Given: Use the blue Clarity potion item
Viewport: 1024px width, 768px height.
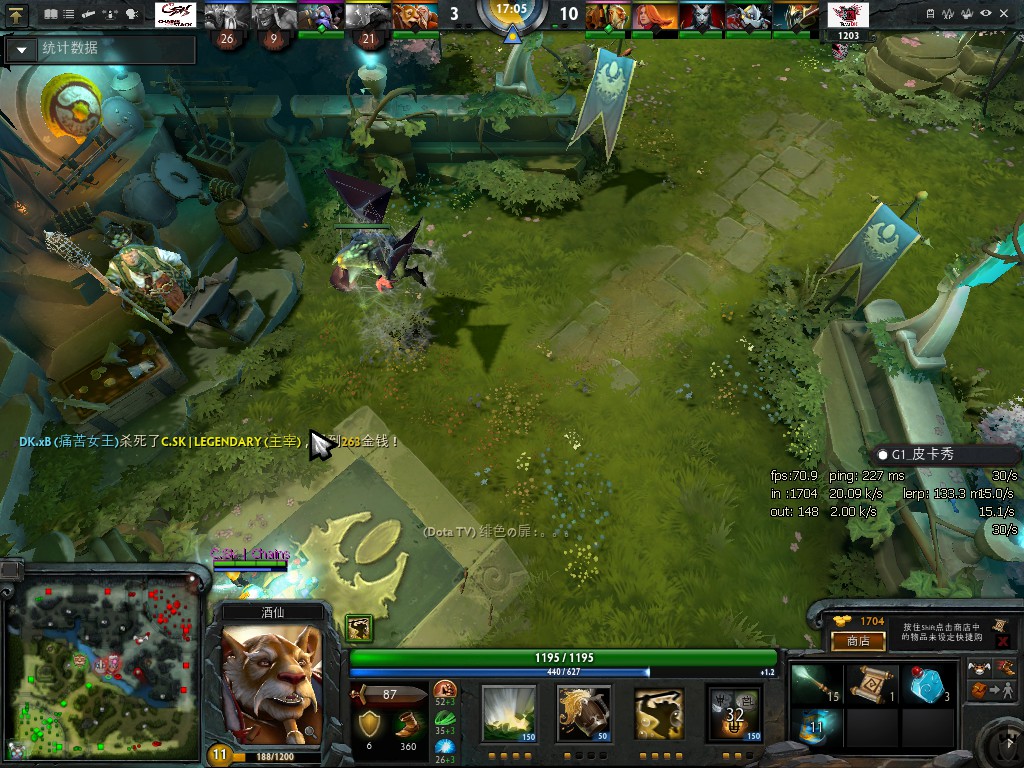Looking at the screenshot, I should [x=927, y=684].
